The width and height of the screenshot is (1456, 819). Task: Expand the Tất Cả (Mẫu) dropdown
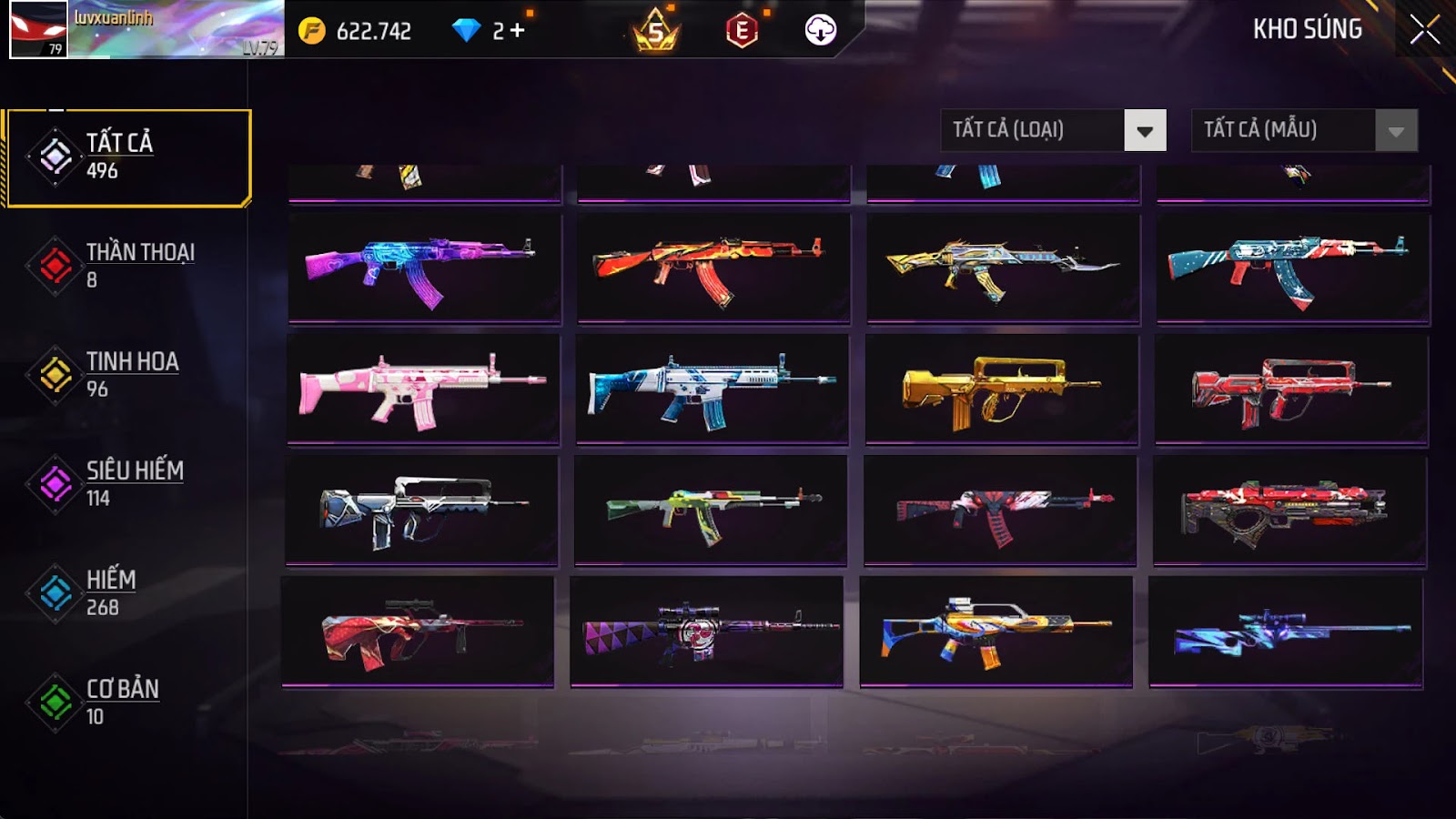point(1395,130)
